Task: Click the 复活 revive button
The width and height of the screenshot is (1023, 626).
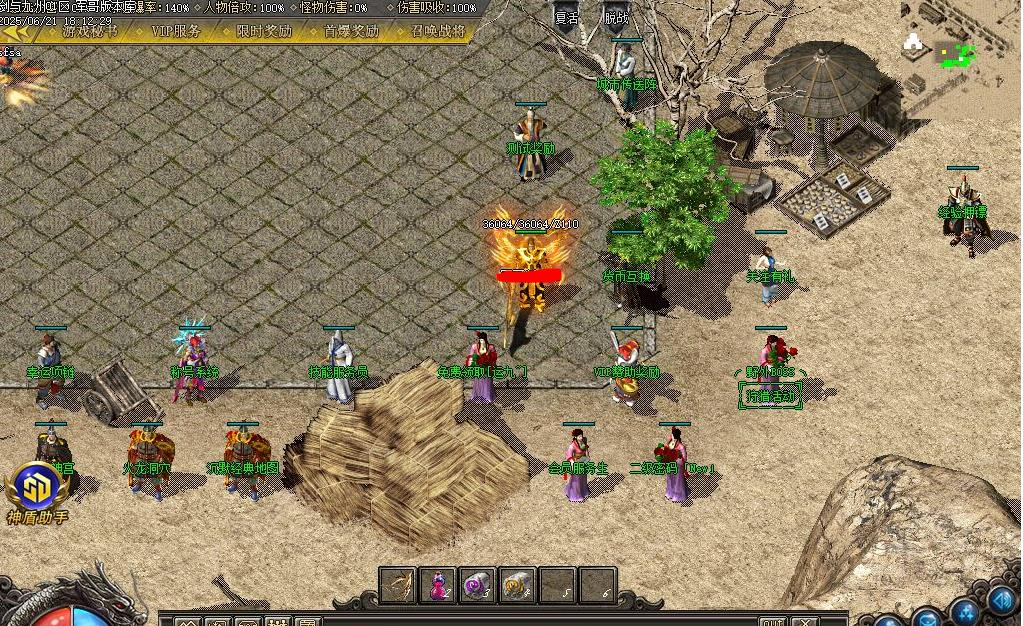Action: 567,18
